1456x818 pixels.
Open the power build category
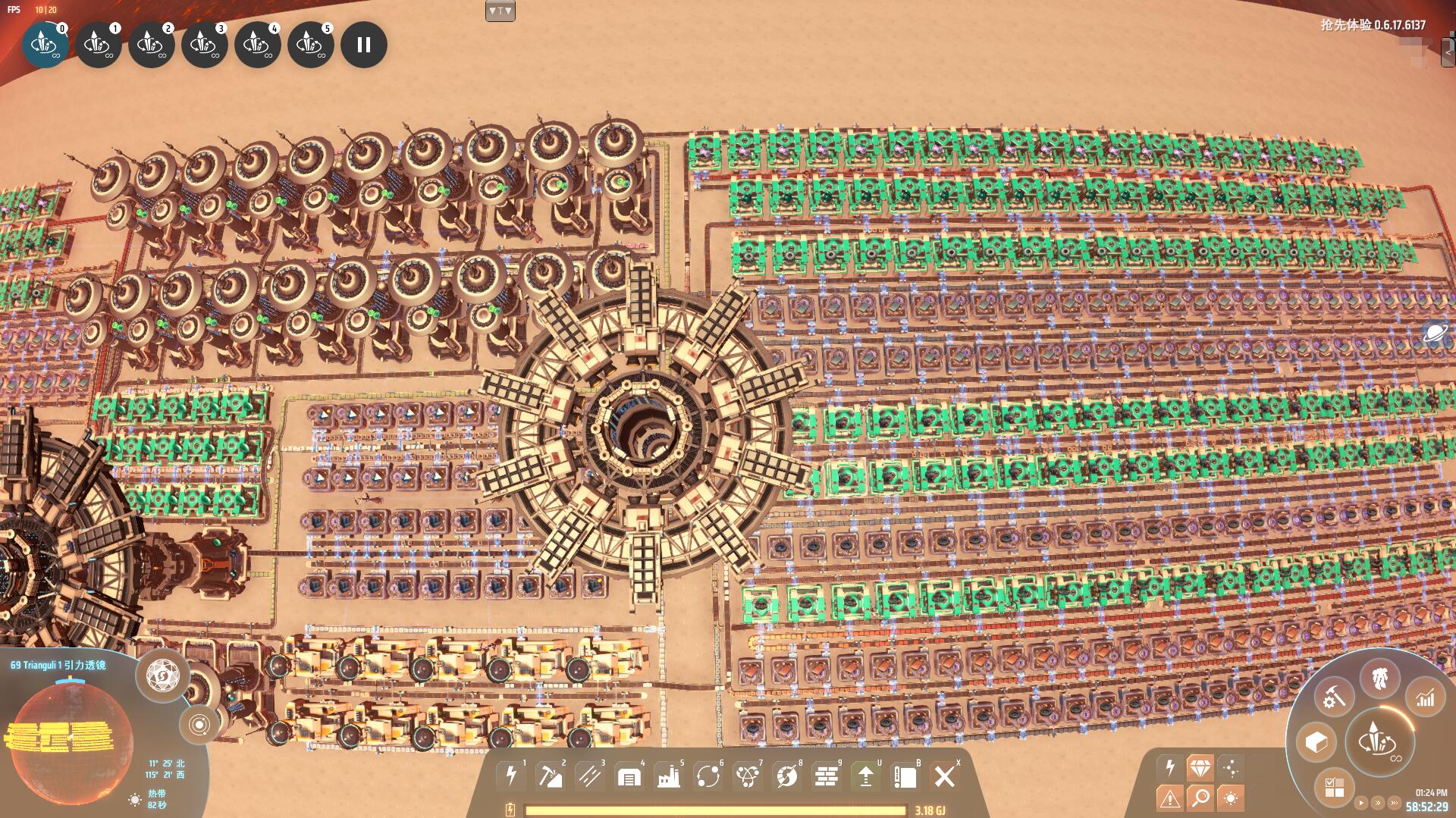tap(510, 776)
